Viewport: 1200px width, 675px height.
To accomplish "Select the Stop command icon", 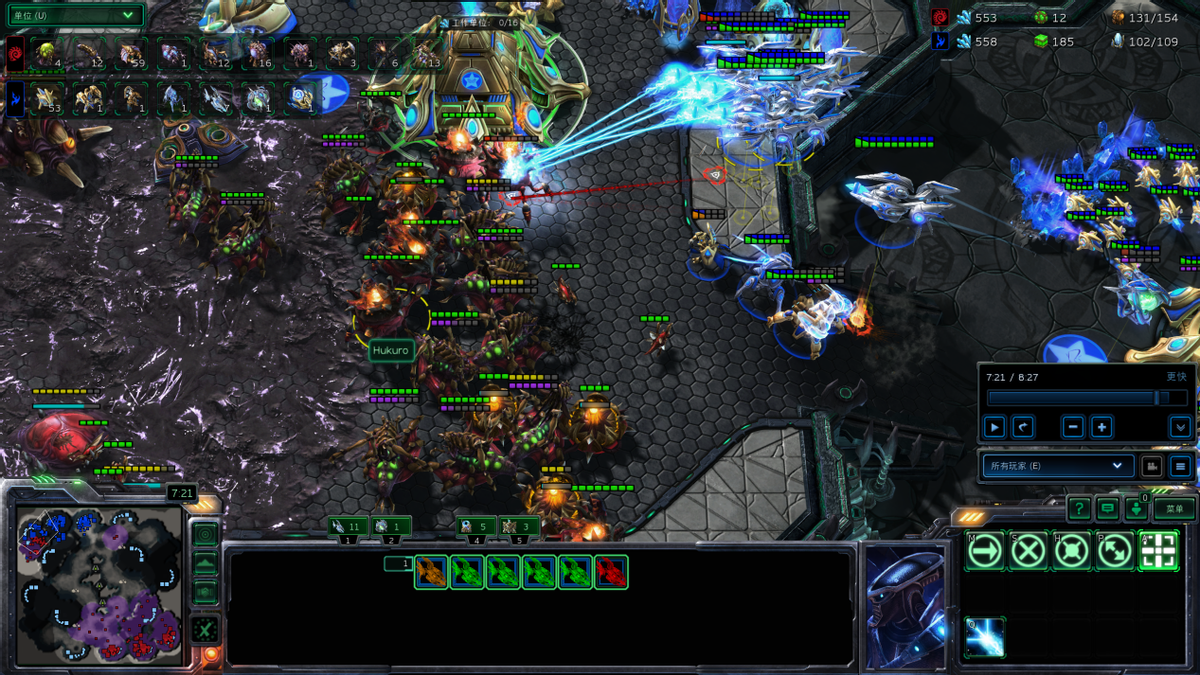I will (1028, 551).
